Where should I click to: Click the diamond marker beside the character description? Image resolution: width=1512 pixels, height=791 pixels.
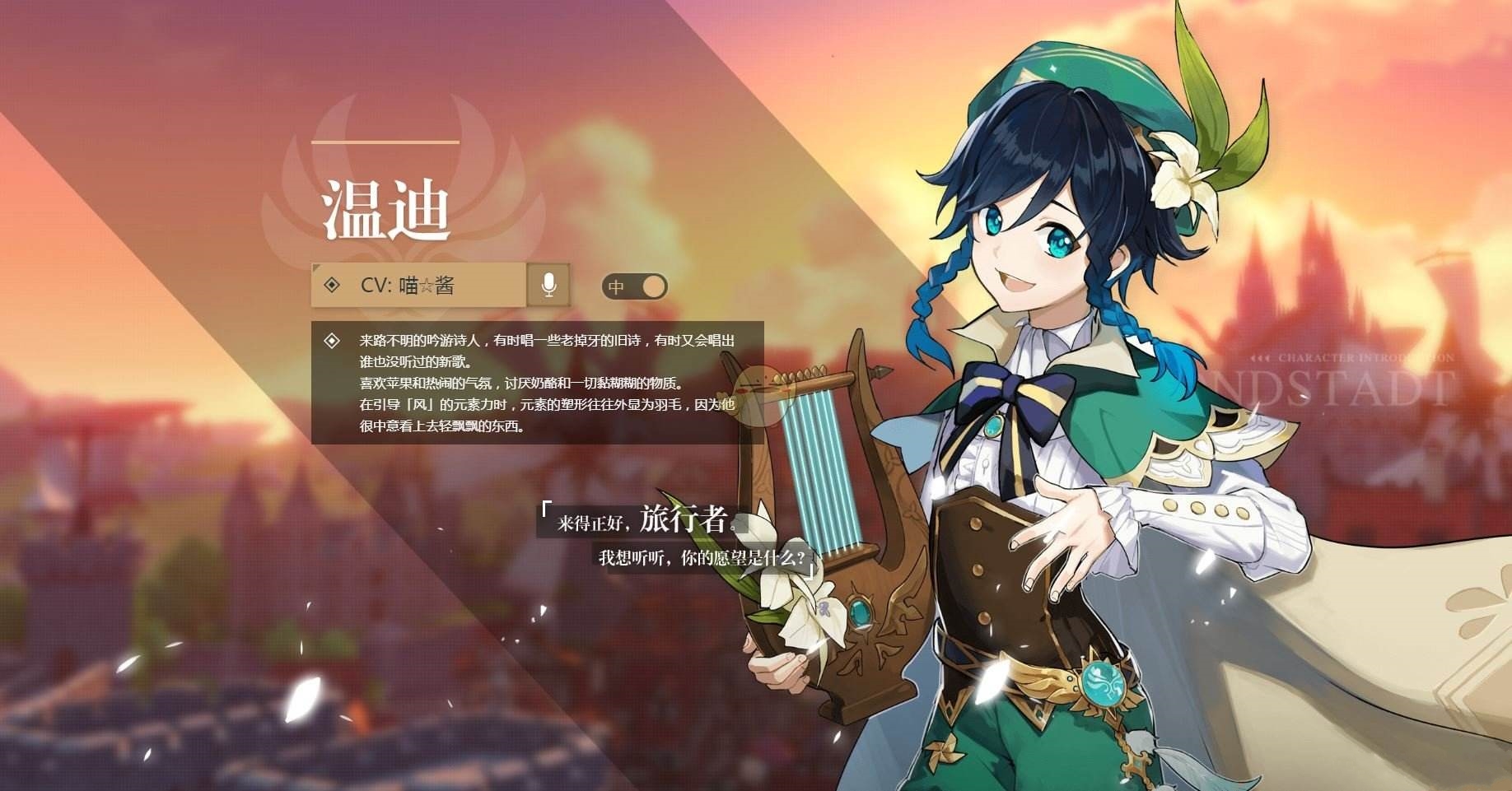pos(332,341)
